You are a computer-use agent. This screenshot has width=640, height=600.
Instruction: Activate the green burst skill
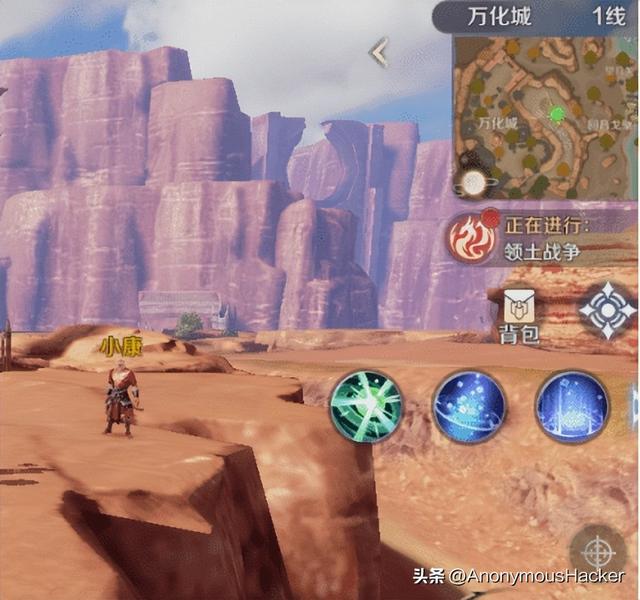pyautogui.click(x=368, y=406)
